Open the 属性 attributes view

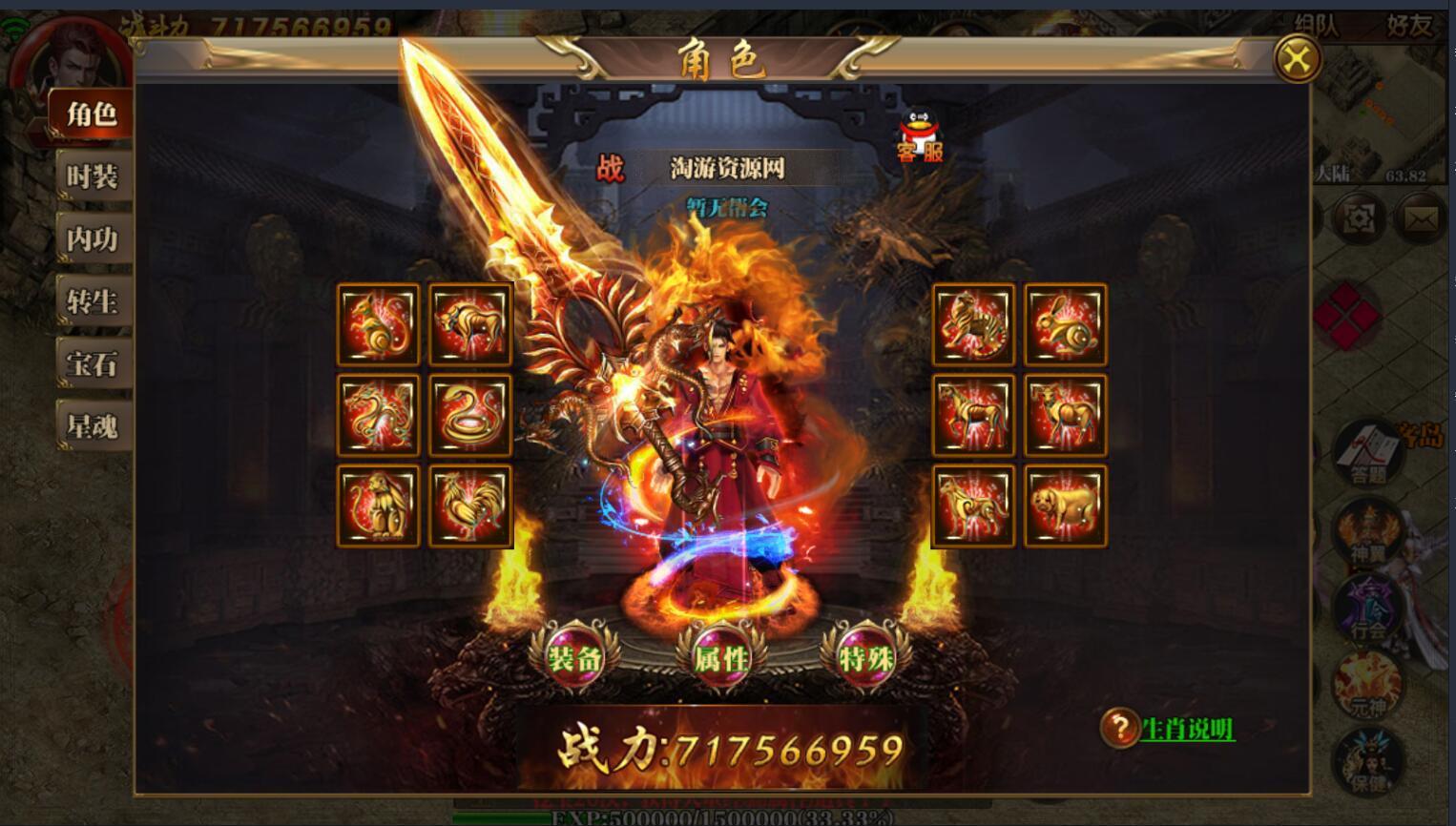click(721, 658)
